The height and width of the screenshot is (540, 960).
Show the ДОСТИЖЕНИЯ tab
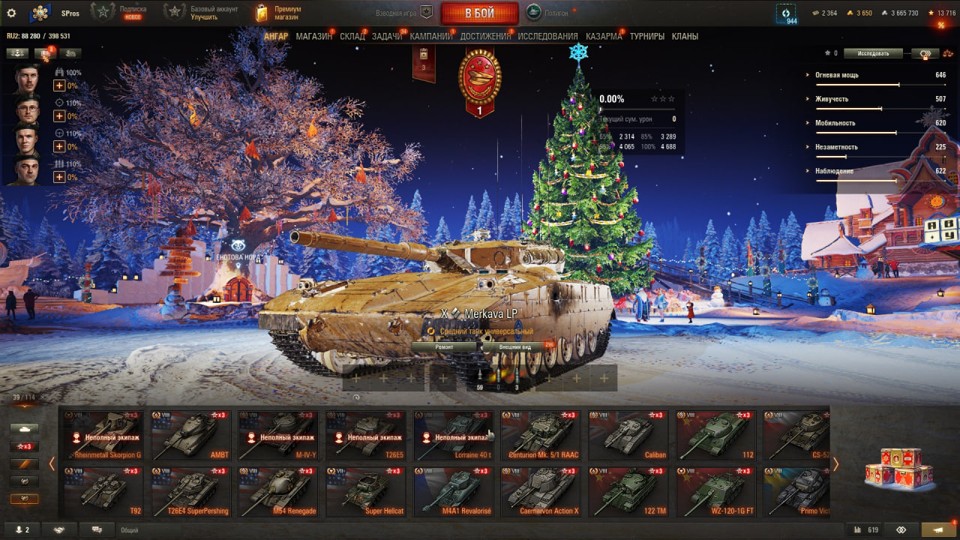click(x=485, y=36)
